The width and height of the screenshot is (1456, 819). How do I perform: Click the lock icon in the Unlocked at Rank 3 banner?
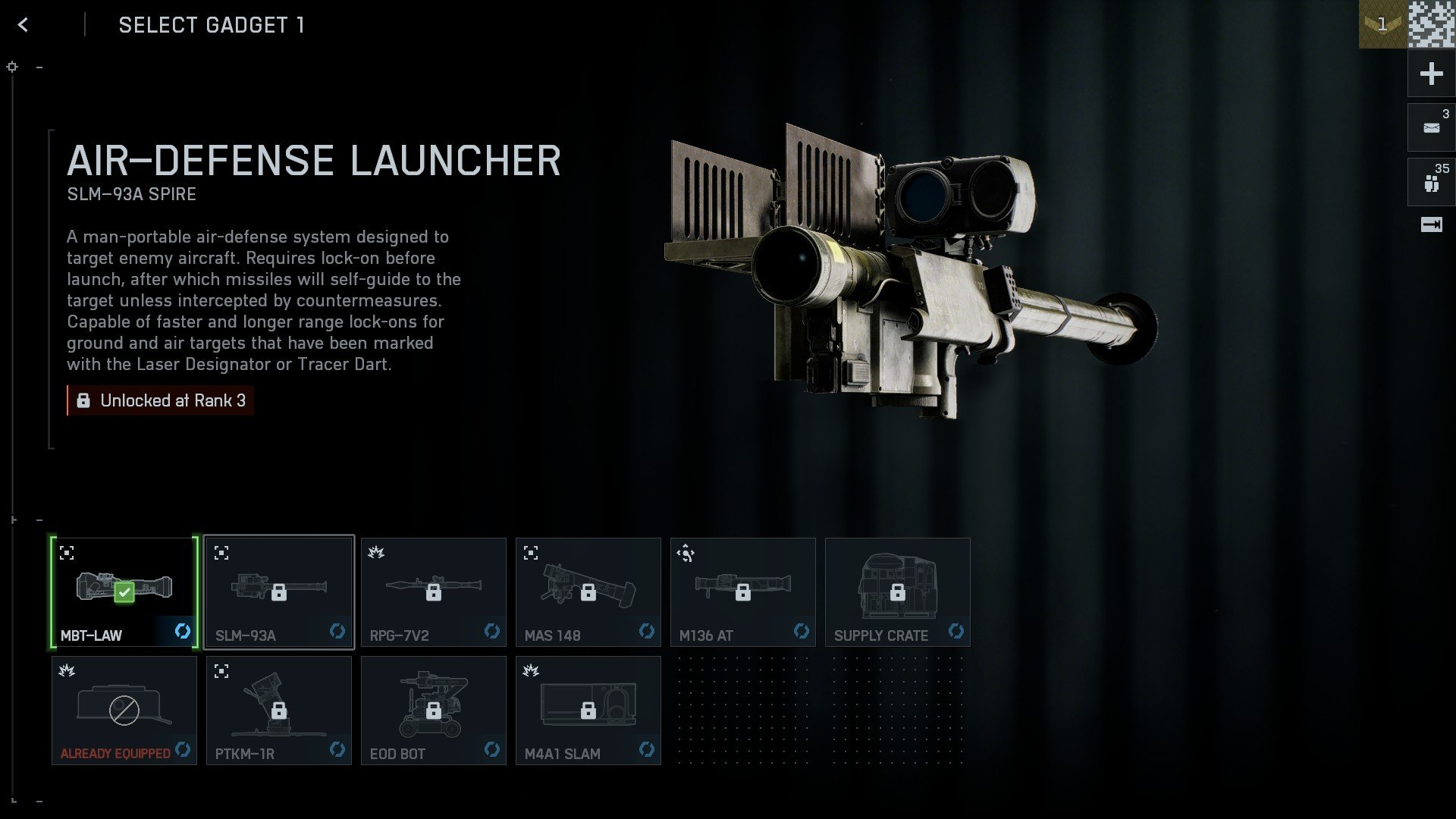(x=83, y=400)
